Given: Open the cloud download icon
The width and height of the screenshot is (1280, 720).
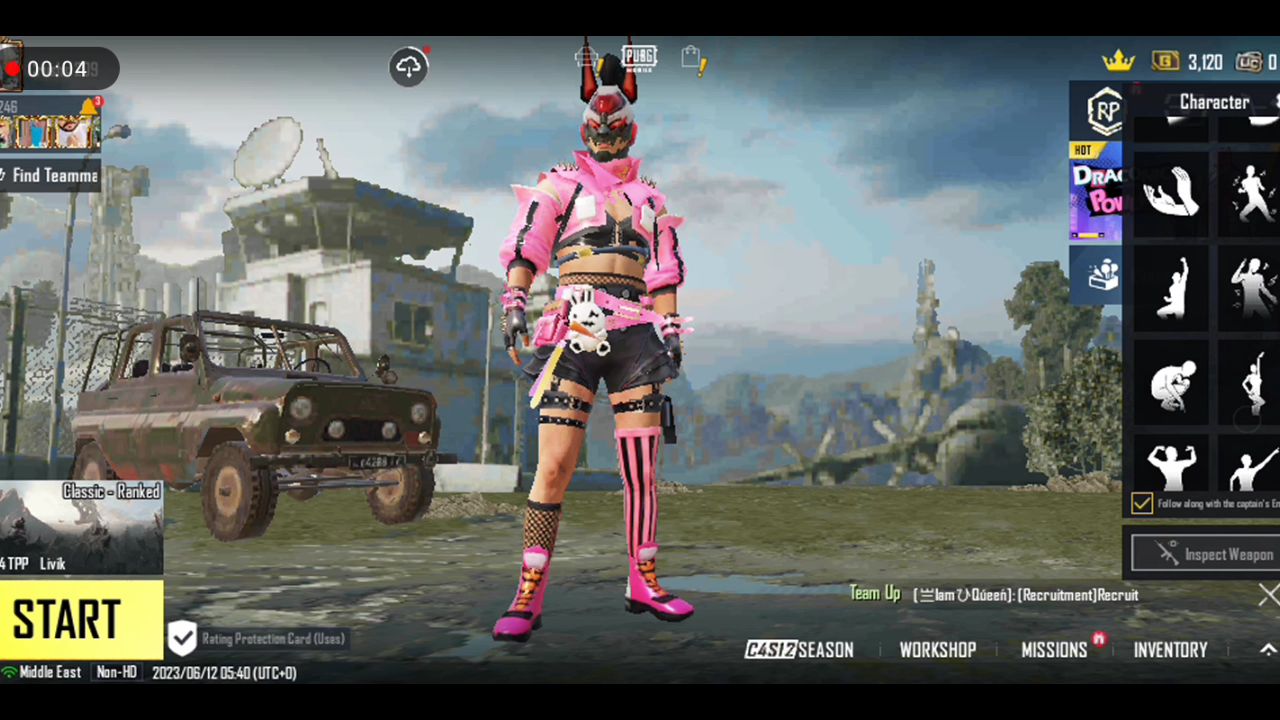Looking at the screenshot, I should (x=408, y=67).
